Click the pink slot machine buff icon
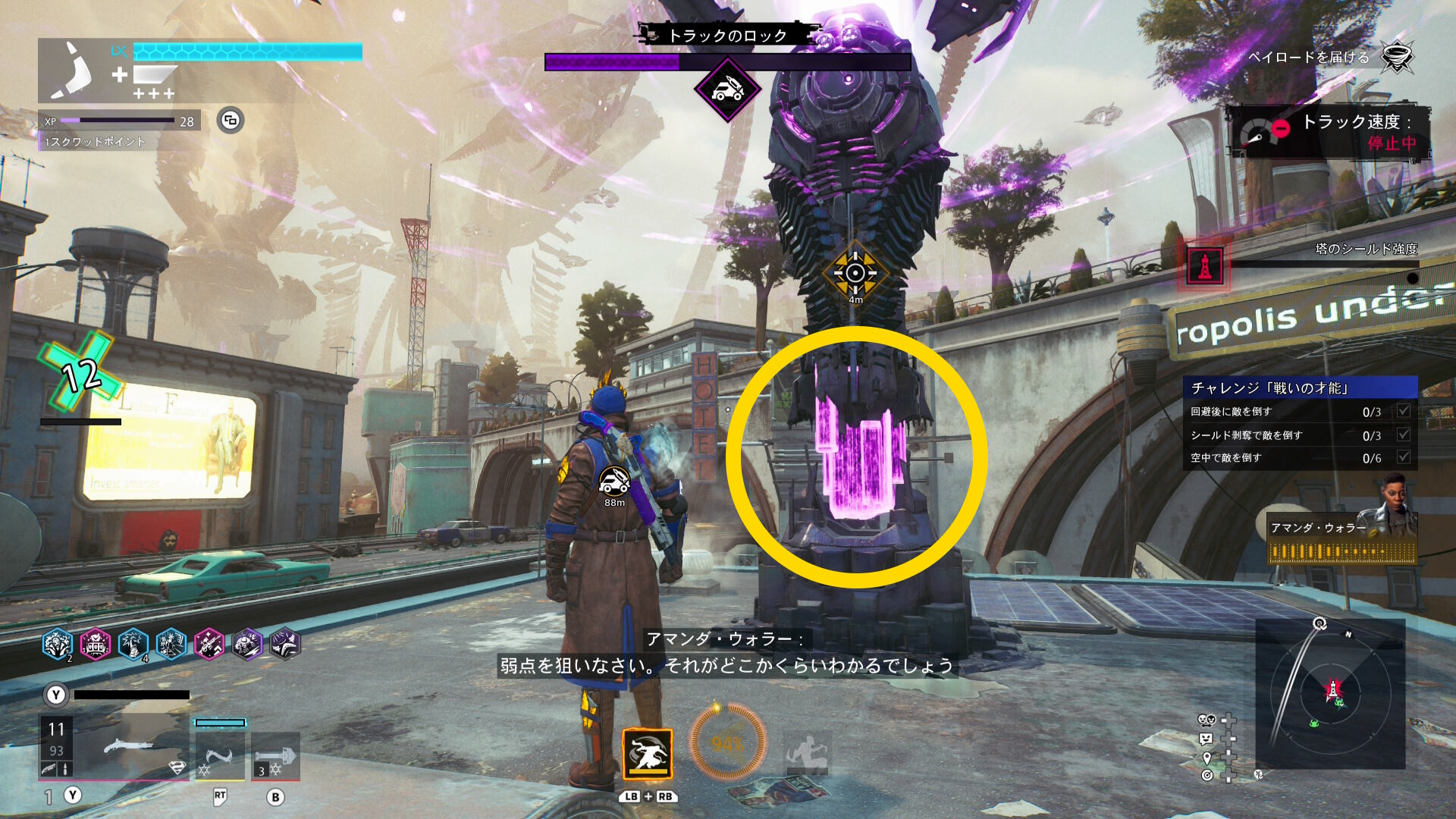The width and height of the screenshot is (1456, 819). coord(96,645)
